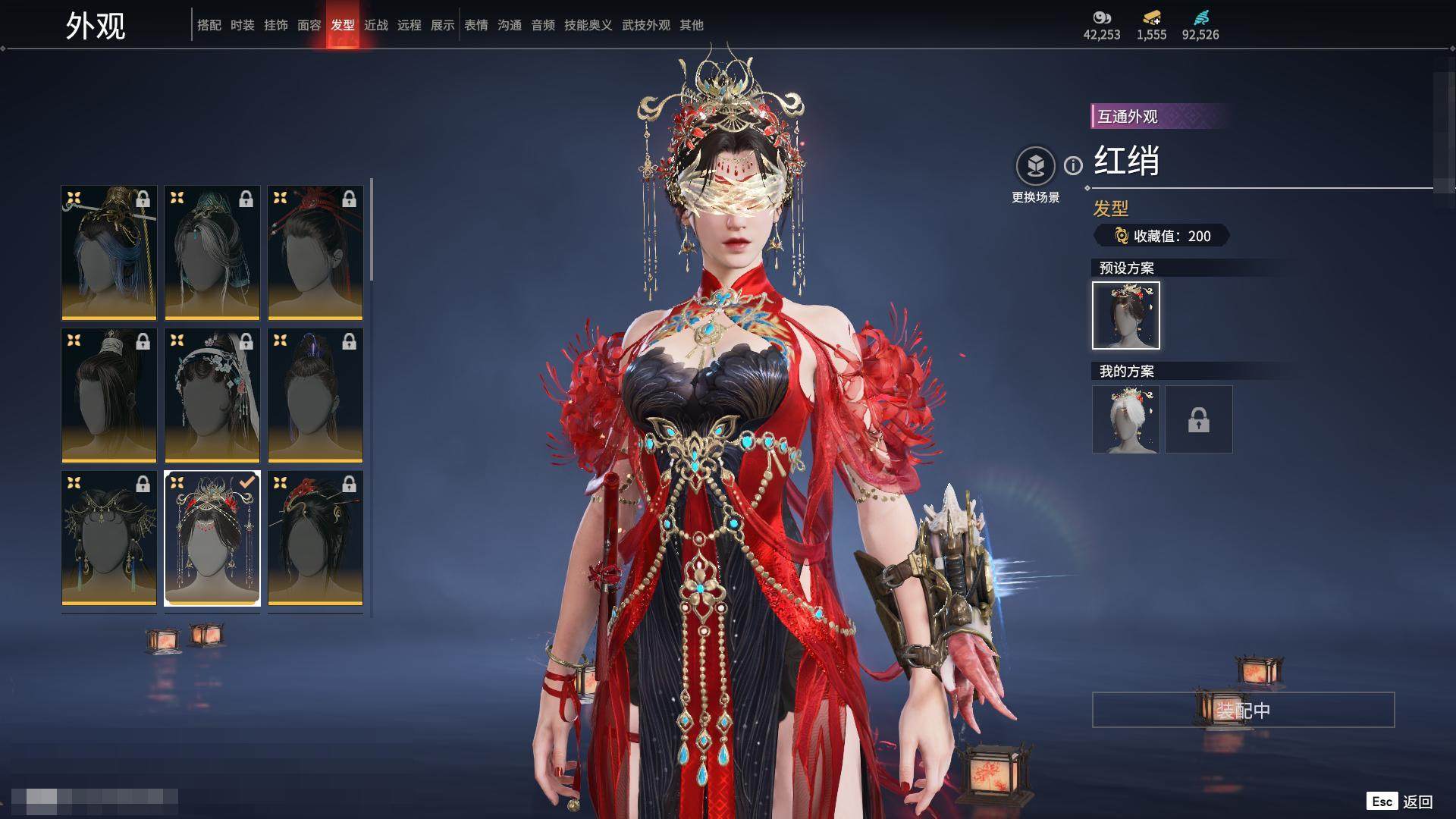Open the 时装 tab
Viewport: 1456px width, 819px height.
(x=242, y=25)
